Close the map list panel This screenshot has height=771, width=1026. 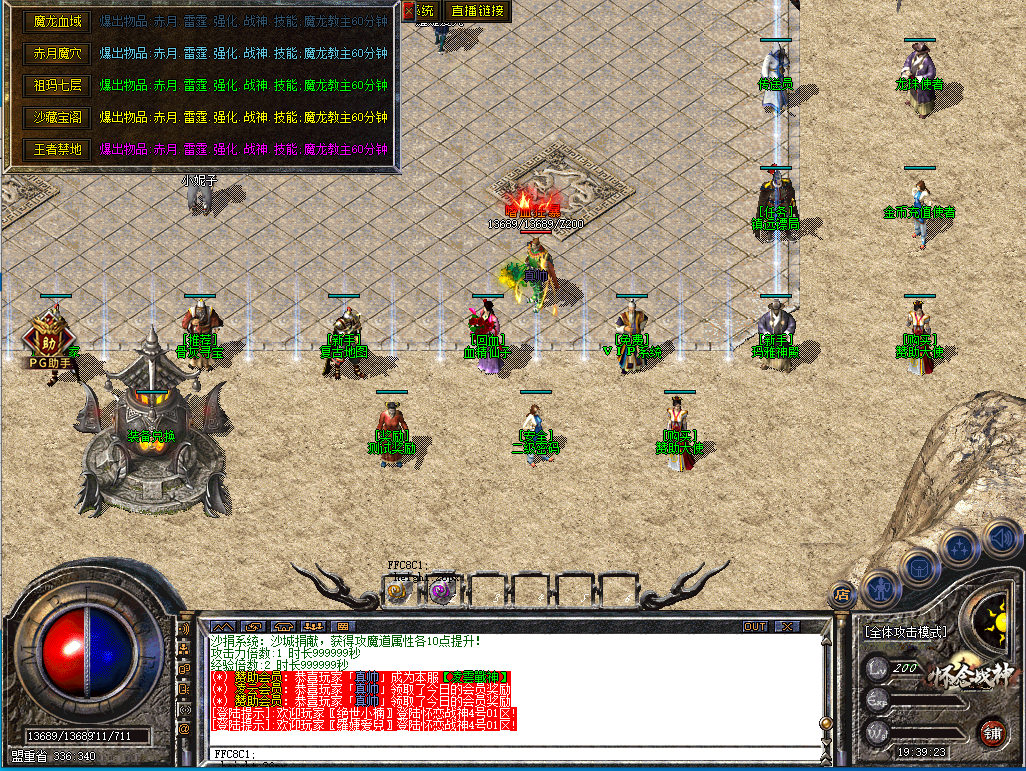(408, 11)
